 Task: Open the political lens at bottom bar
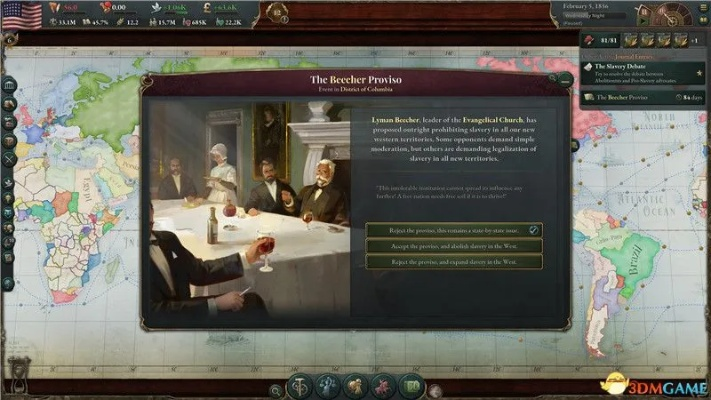point(302,385)
